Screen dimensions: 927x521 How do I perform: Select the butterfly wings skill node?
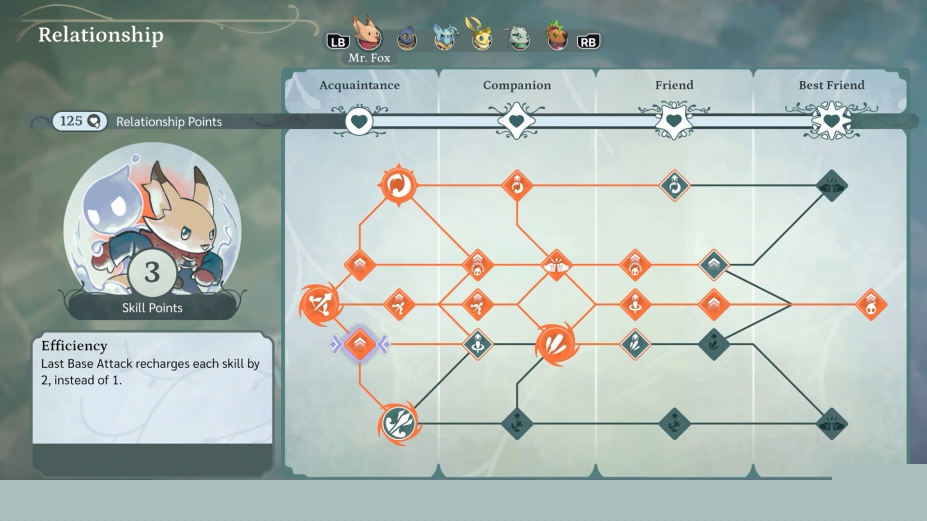[555, 265]
